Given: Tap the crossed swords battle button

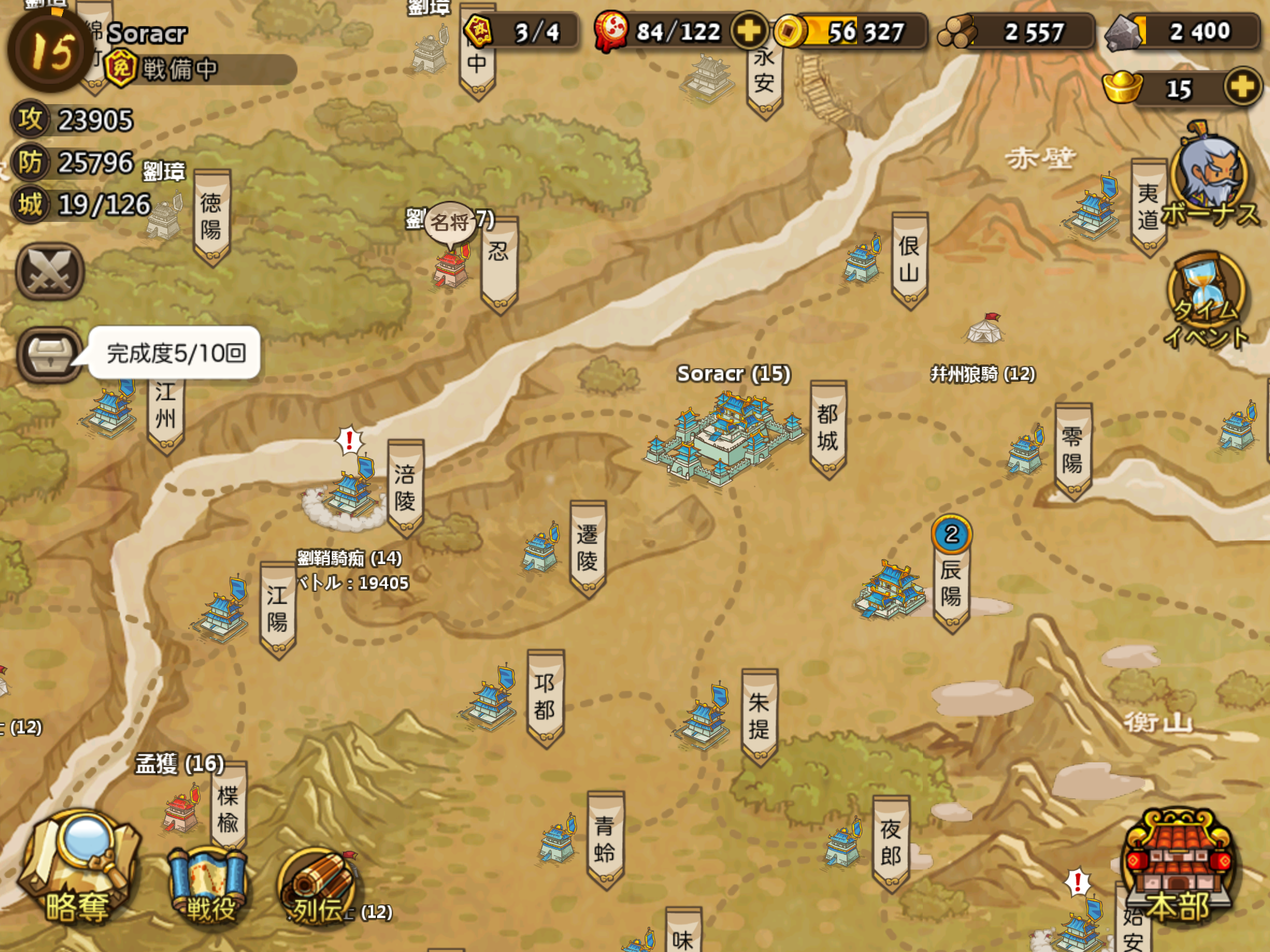Looking at the screenshot, I should (50, 272).
